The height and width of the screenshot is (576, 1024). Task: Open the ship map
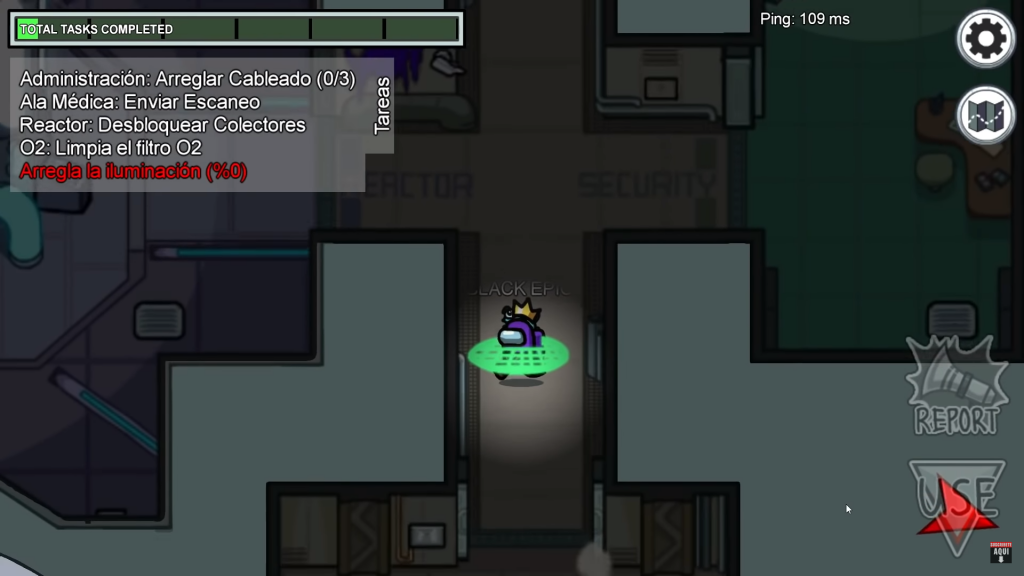tap(986, 115)
